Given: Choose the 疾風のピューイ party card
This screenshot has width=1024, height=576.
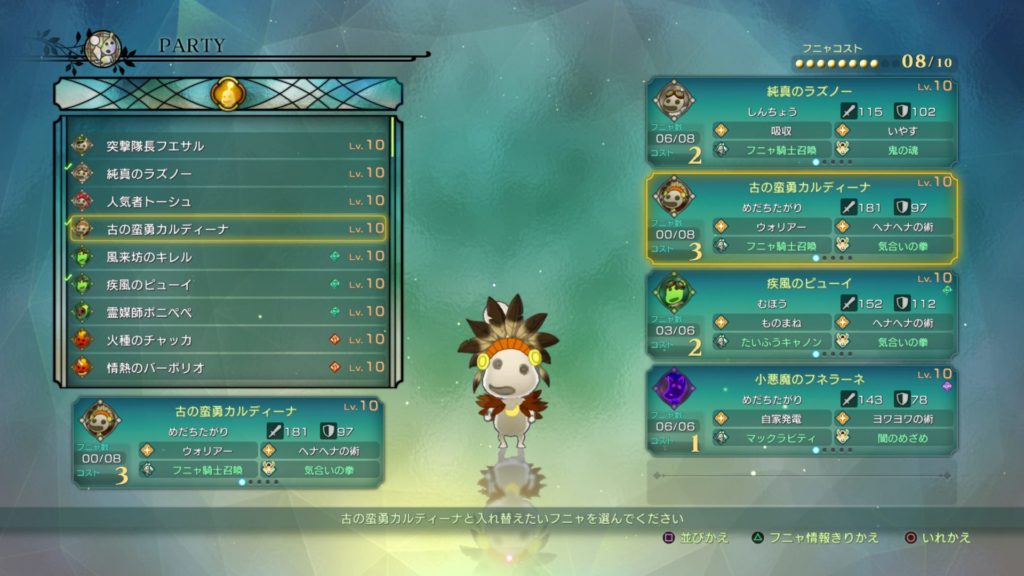Looking at the screenshot, I should (x=801, y=314).
